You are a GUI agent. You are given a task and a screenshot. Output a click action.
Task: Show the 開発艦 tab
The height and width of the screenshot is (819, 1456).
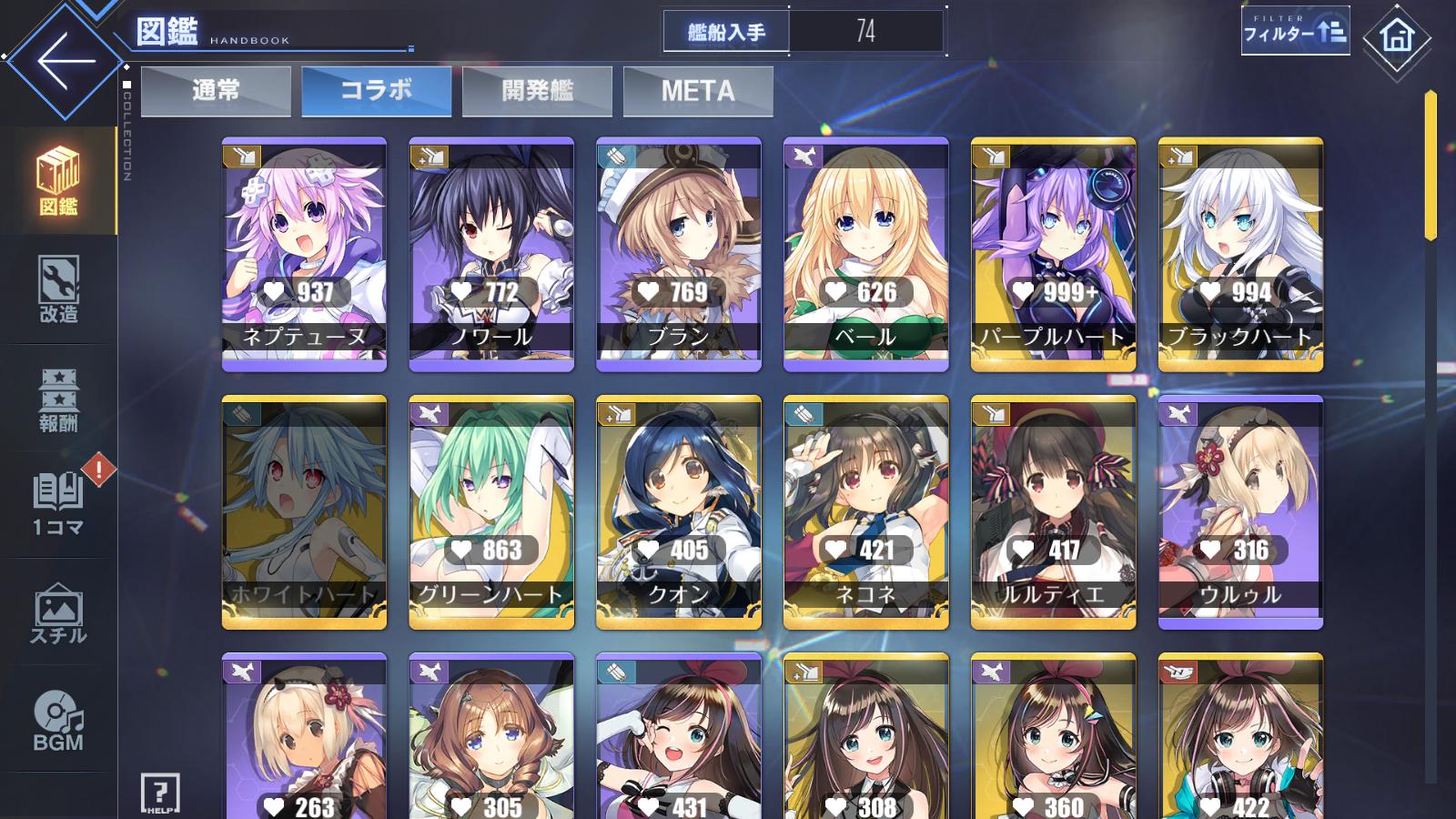(537, 91)
